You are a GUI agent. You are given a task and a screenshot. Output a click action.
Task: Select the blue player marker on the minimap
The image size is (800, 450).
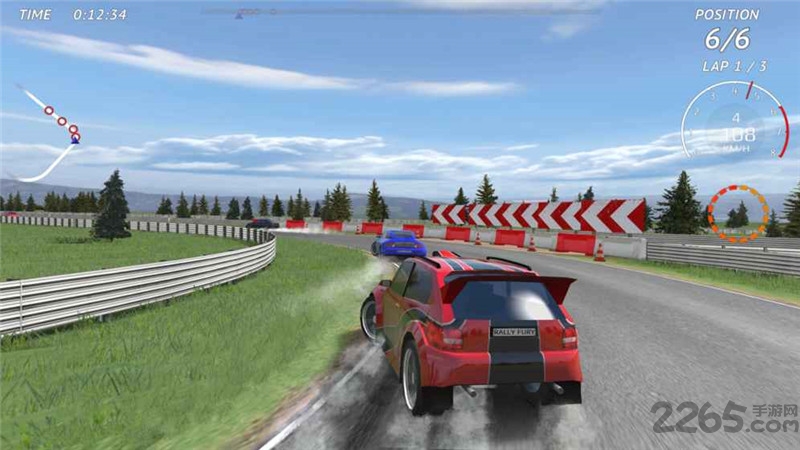click(x=76, y=138)
